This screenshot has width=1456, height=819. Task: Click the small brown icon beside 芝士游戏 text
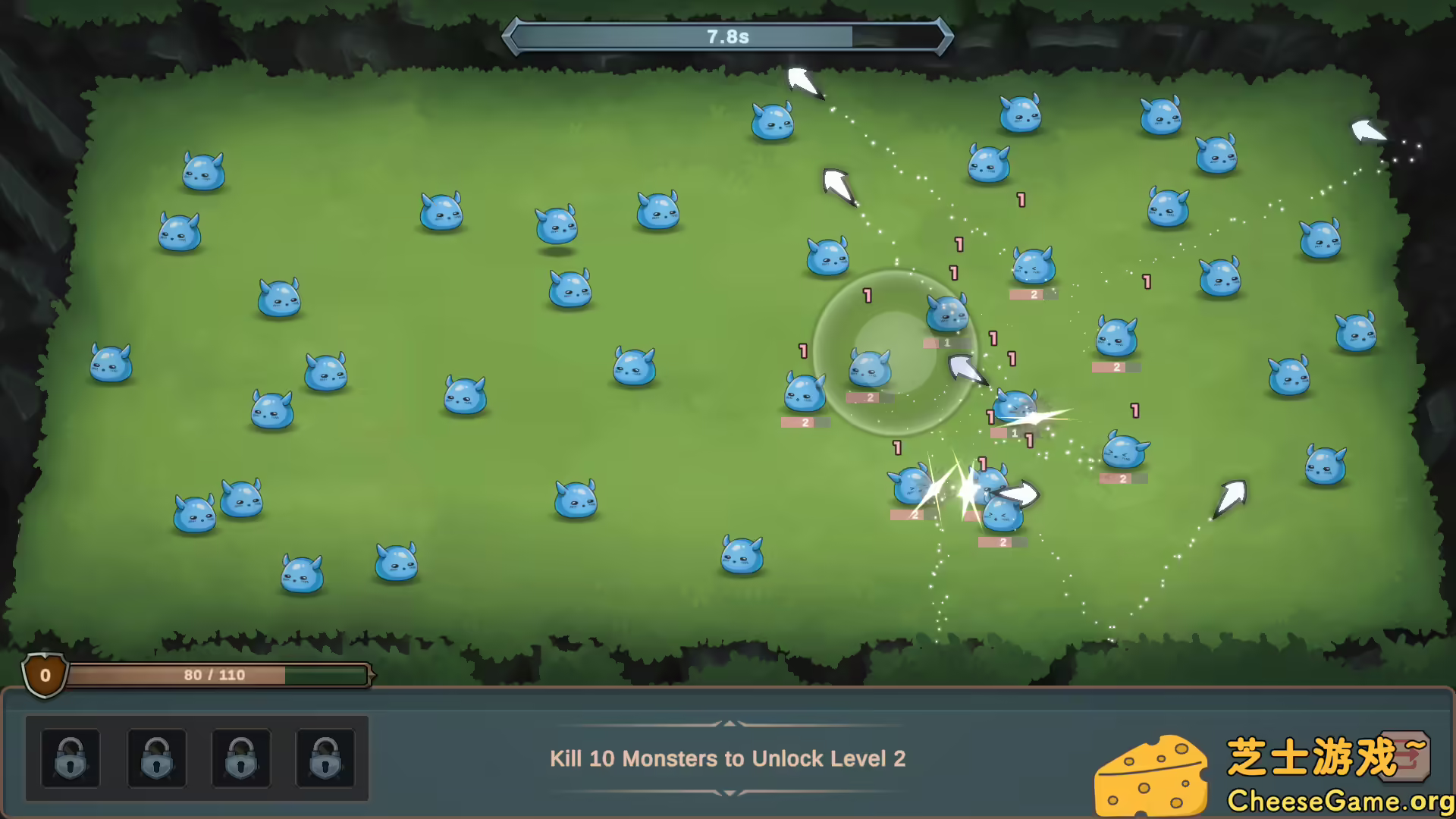click(x=1407, y=756)
